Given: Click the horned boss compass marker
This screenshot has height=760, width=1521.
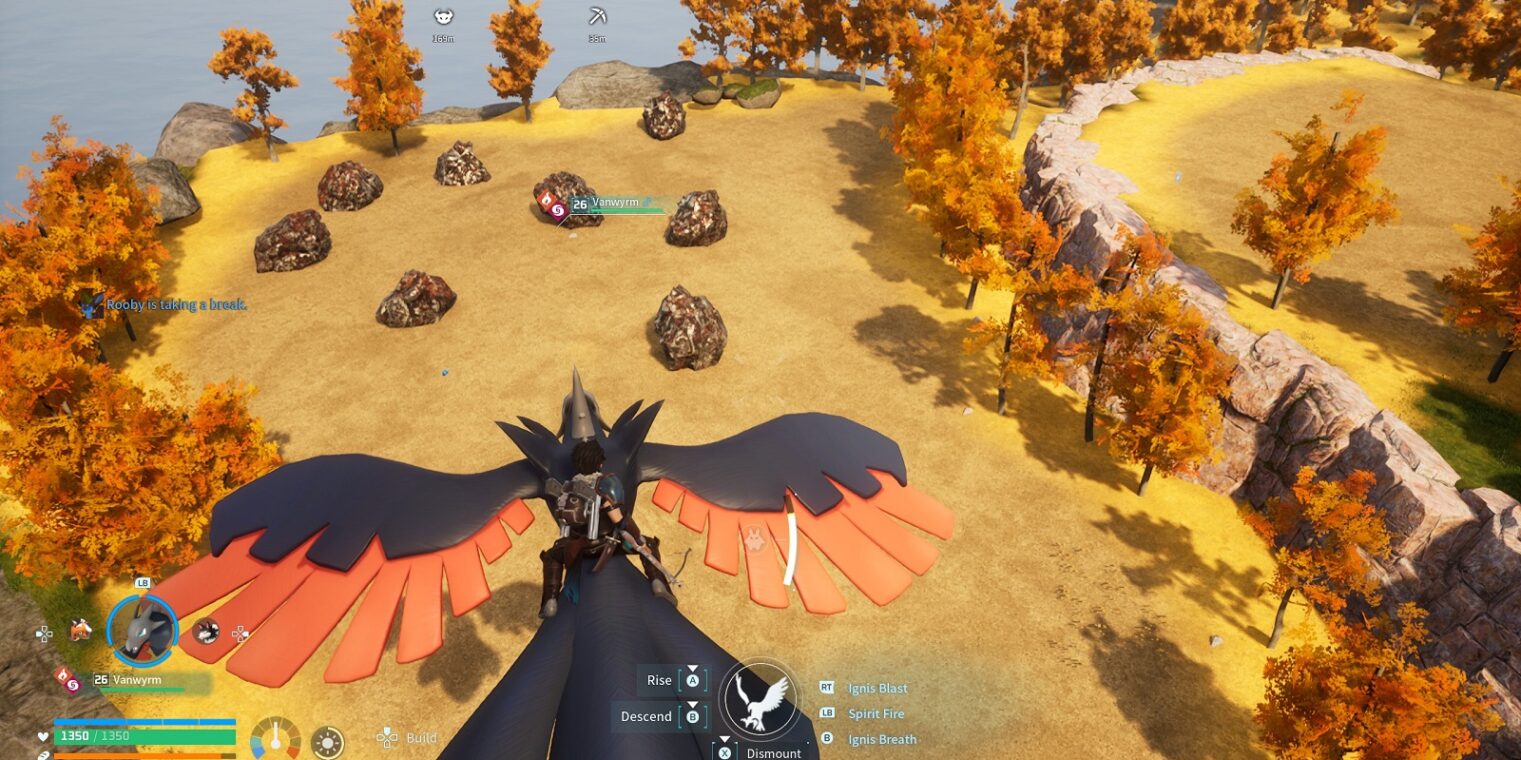Looking at the screenshot, I should click(x=443, y=17).
